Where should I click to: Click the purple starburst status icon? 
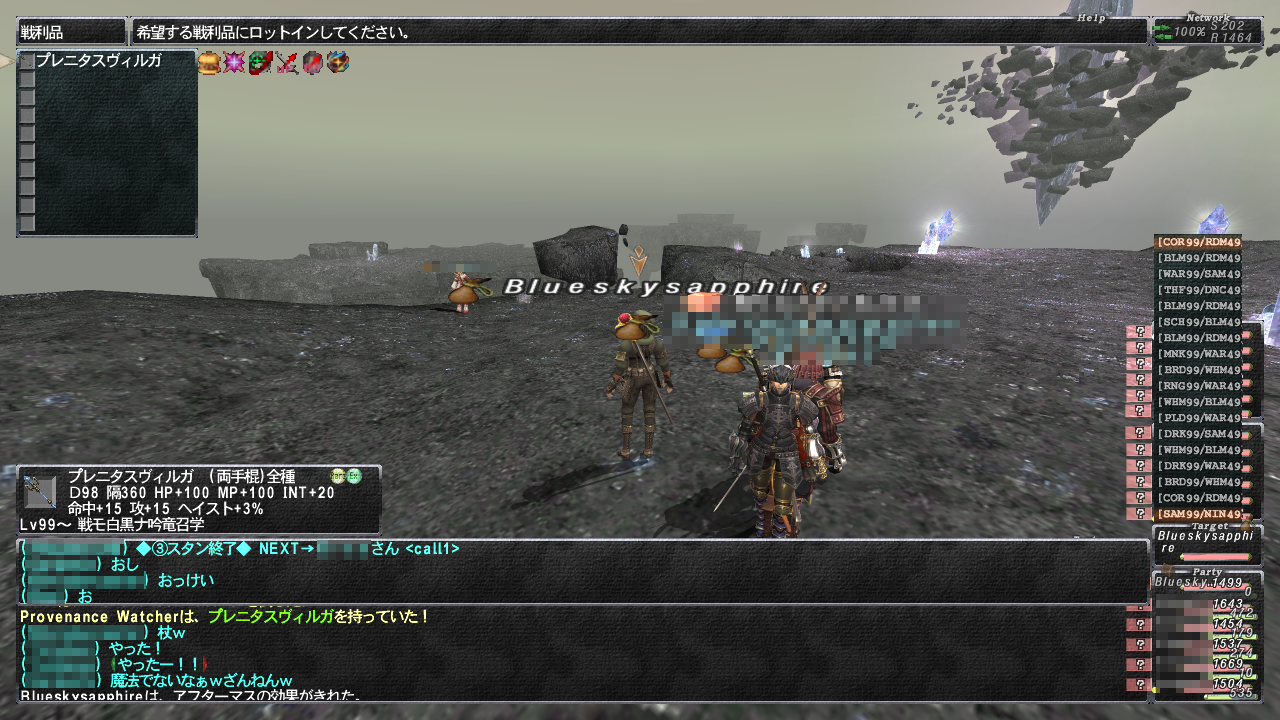234,63
